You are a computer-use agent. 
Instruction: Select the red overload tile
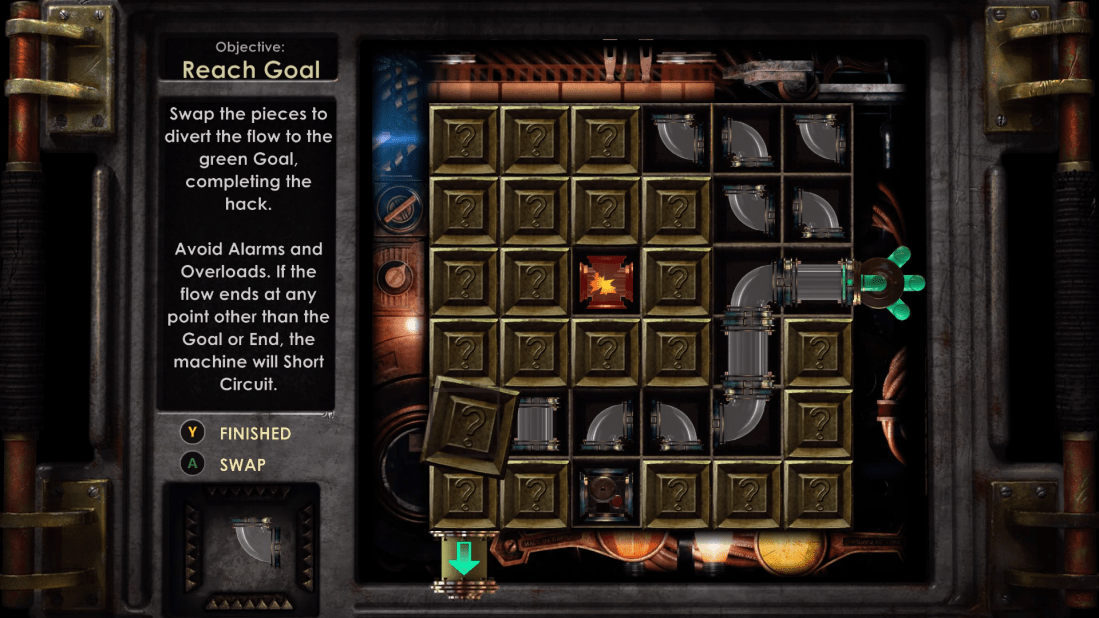pos(606,282)
